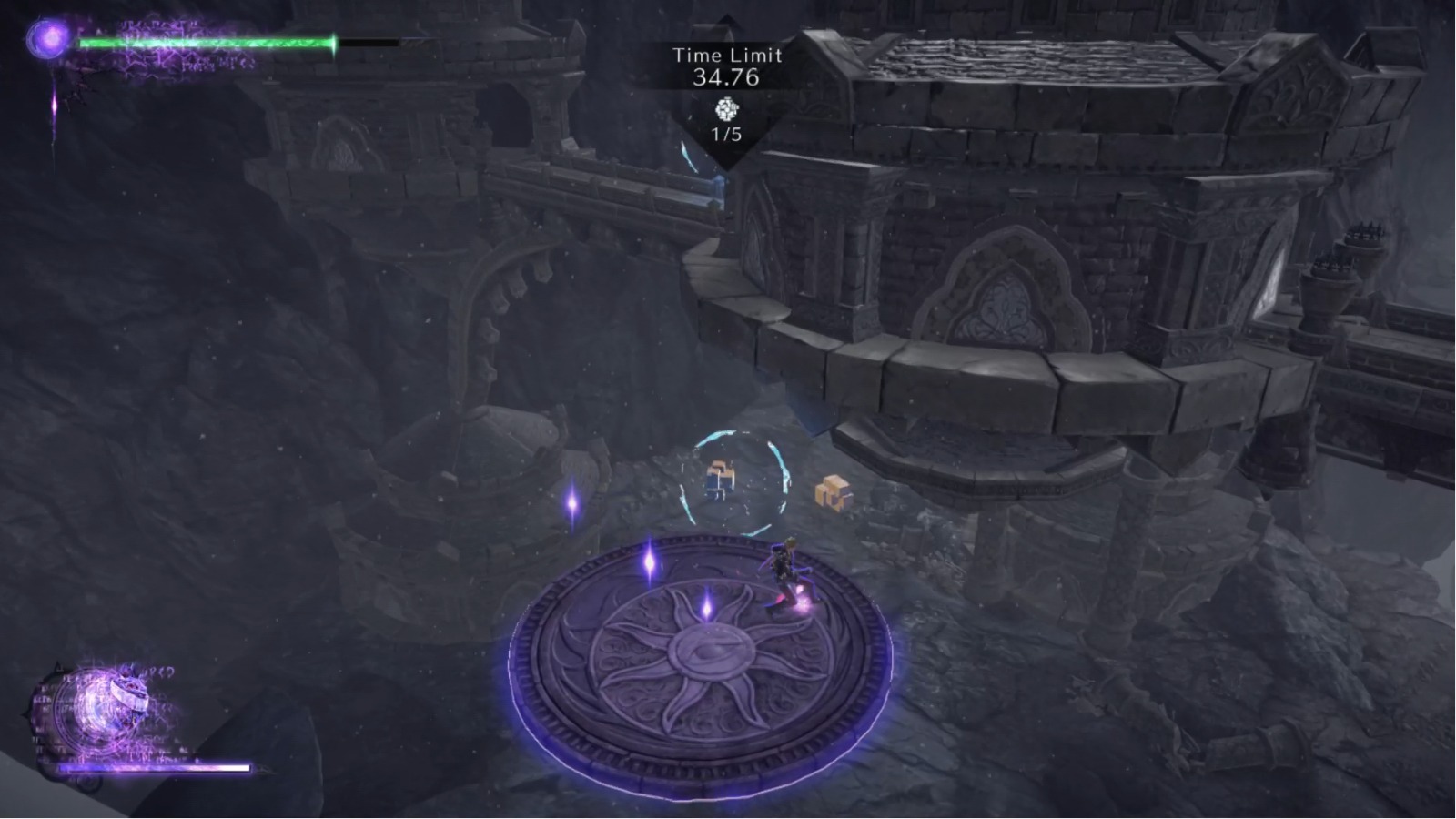This screenshot has width=1456, height=819.
Task: Click the purple progress bar bottom-left
Action: pos(155,767)
